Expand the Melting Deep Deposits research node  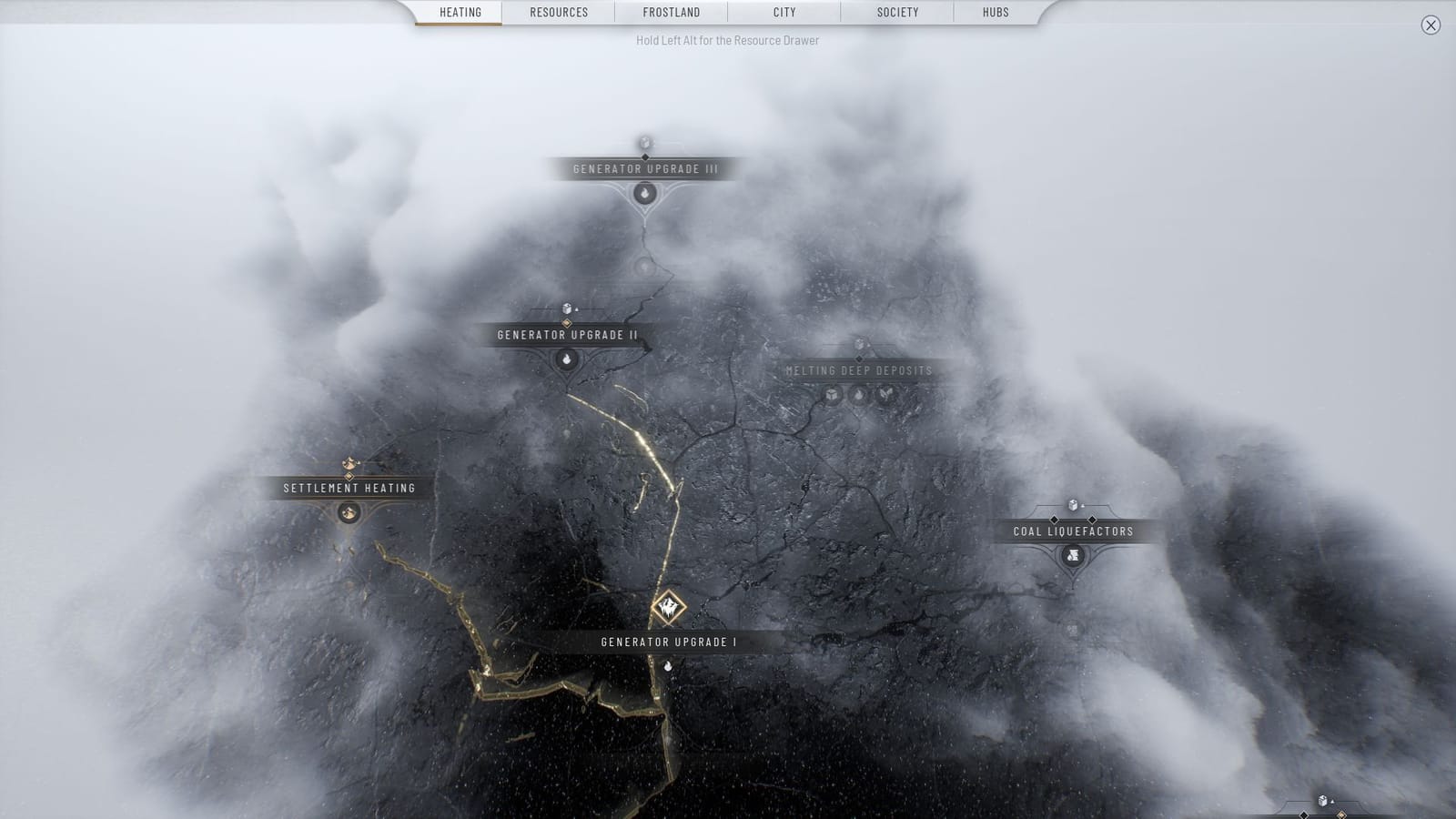tap(859, 369)
